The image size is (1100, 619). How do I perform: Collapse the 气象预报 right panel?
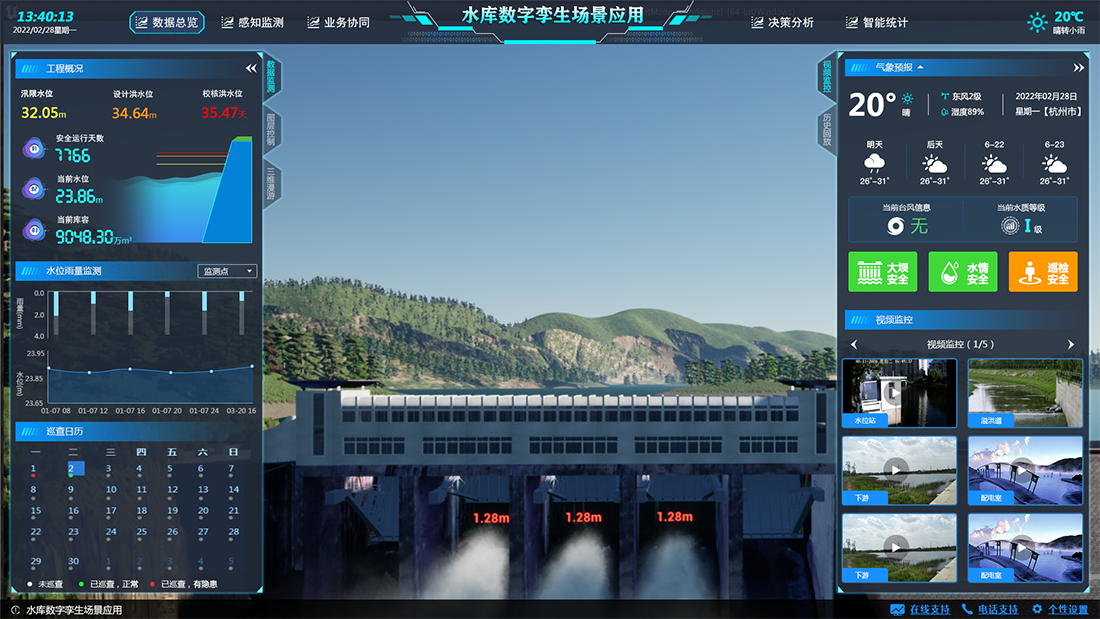click(1078, 68)
